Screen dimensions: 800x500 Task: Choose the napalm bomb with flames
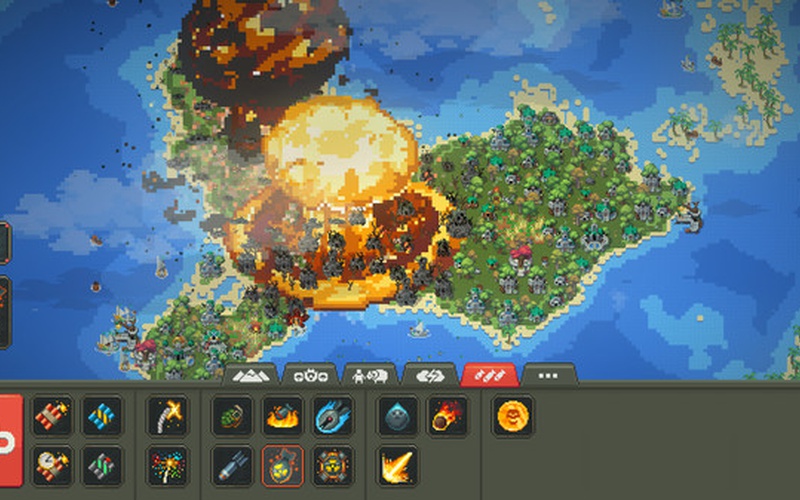[282, 415]
